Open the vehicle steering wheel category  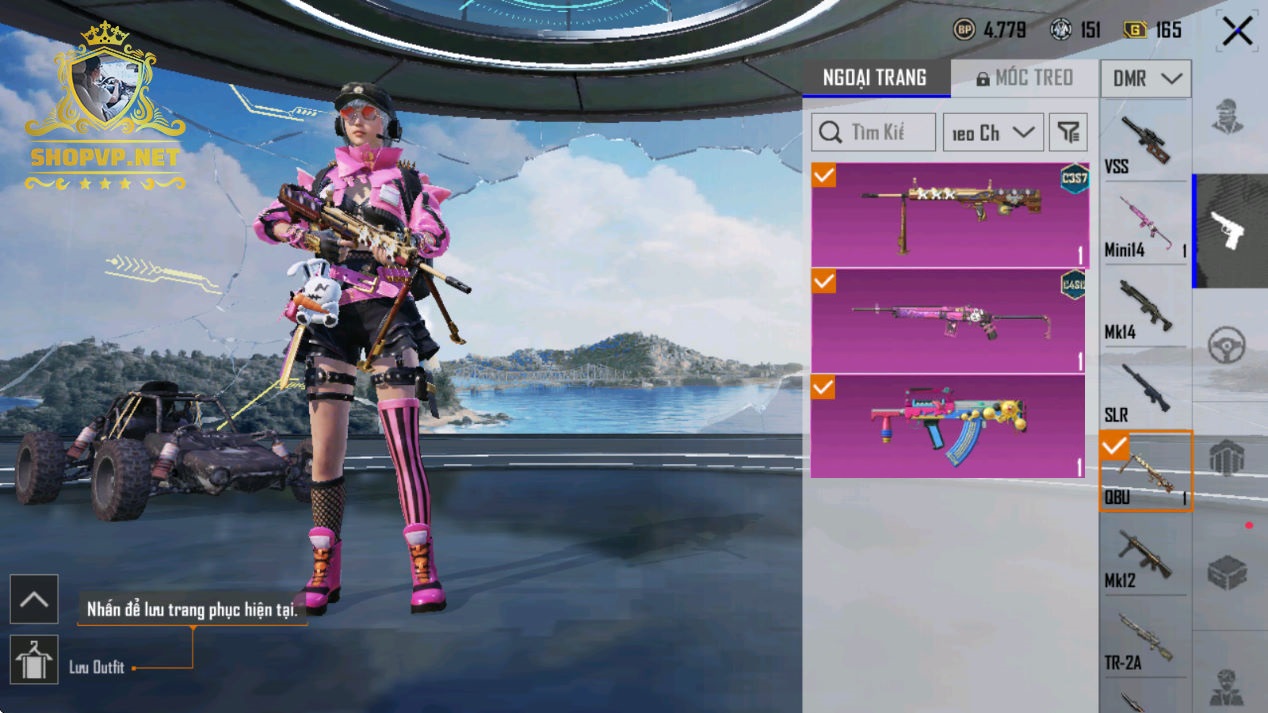(x=1227, y=345)
